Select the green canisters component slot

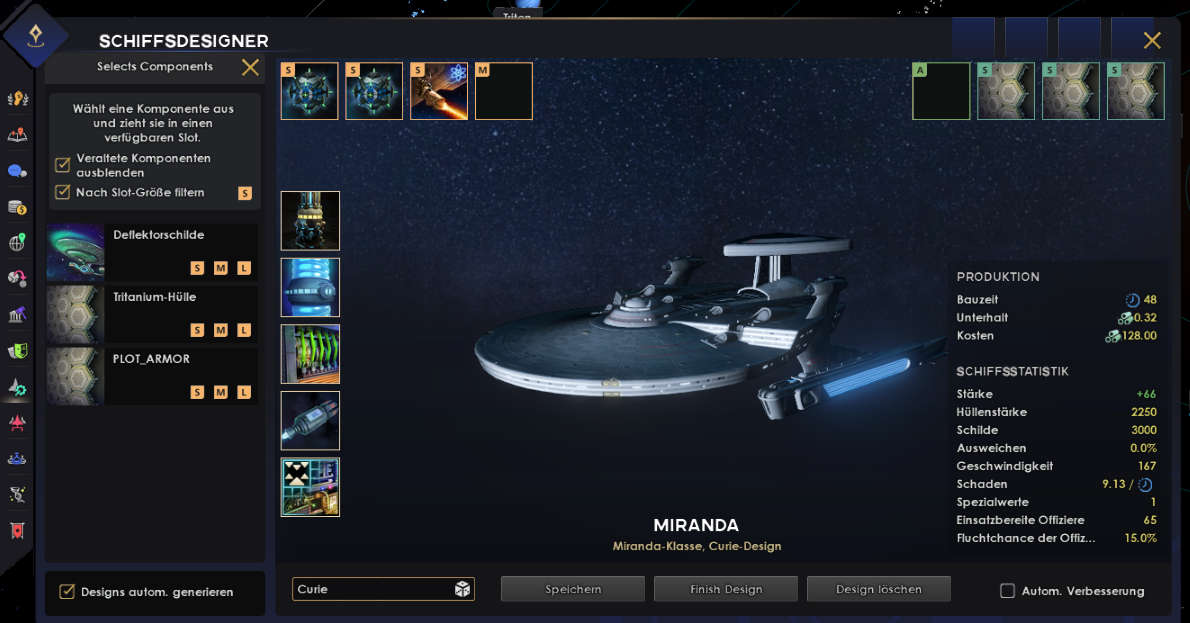pyautogui.click(x=310, y=354)
